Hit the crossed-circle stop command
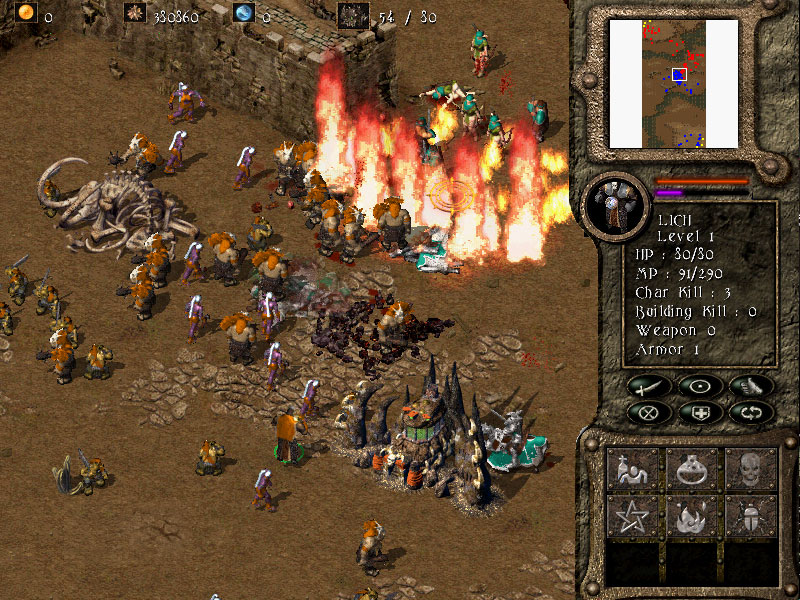 (x=650, y=411)
